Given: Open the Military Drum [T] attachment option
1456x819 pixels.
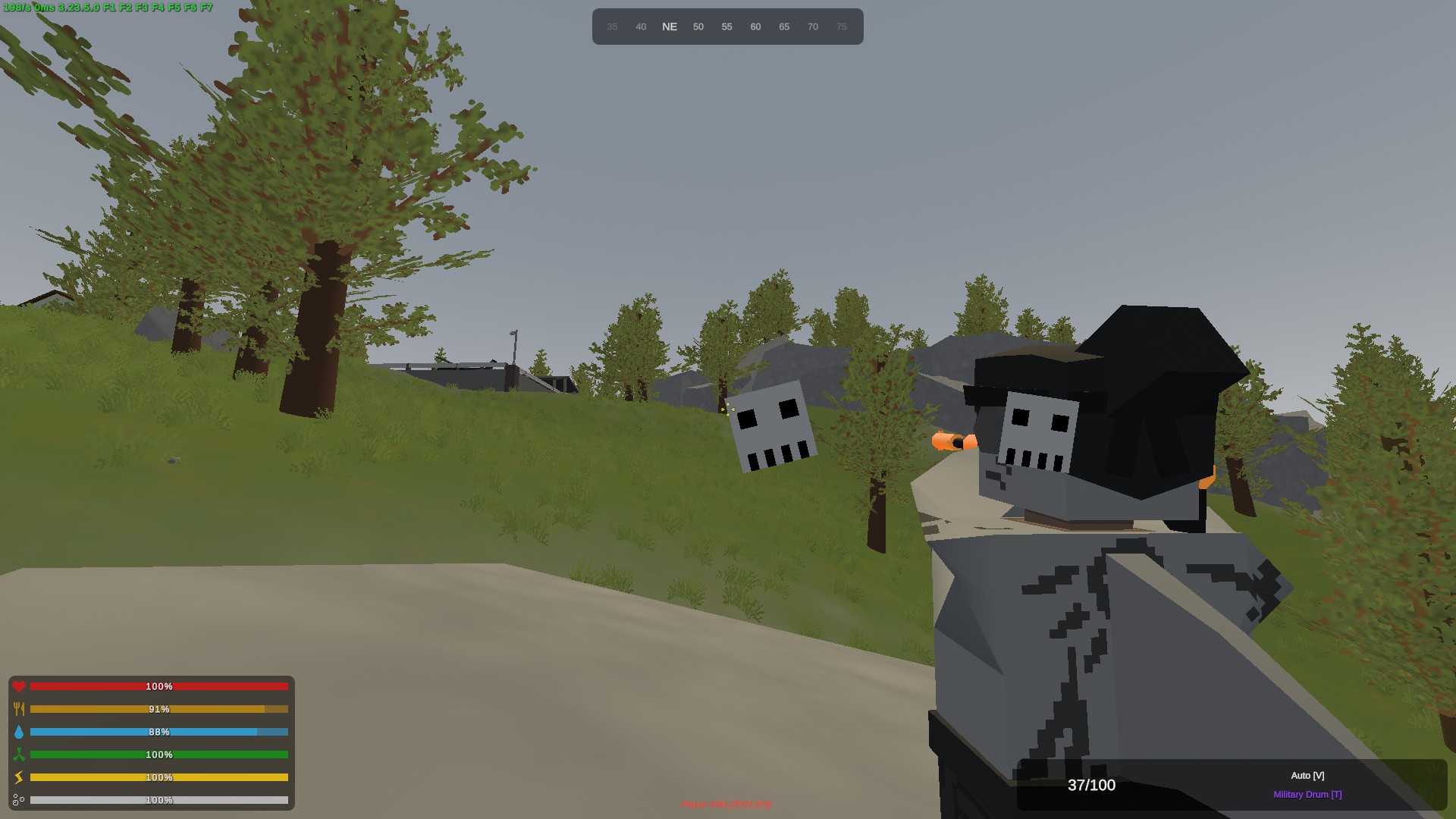Looking at the screenshot, I should (x=1307, y=794).
